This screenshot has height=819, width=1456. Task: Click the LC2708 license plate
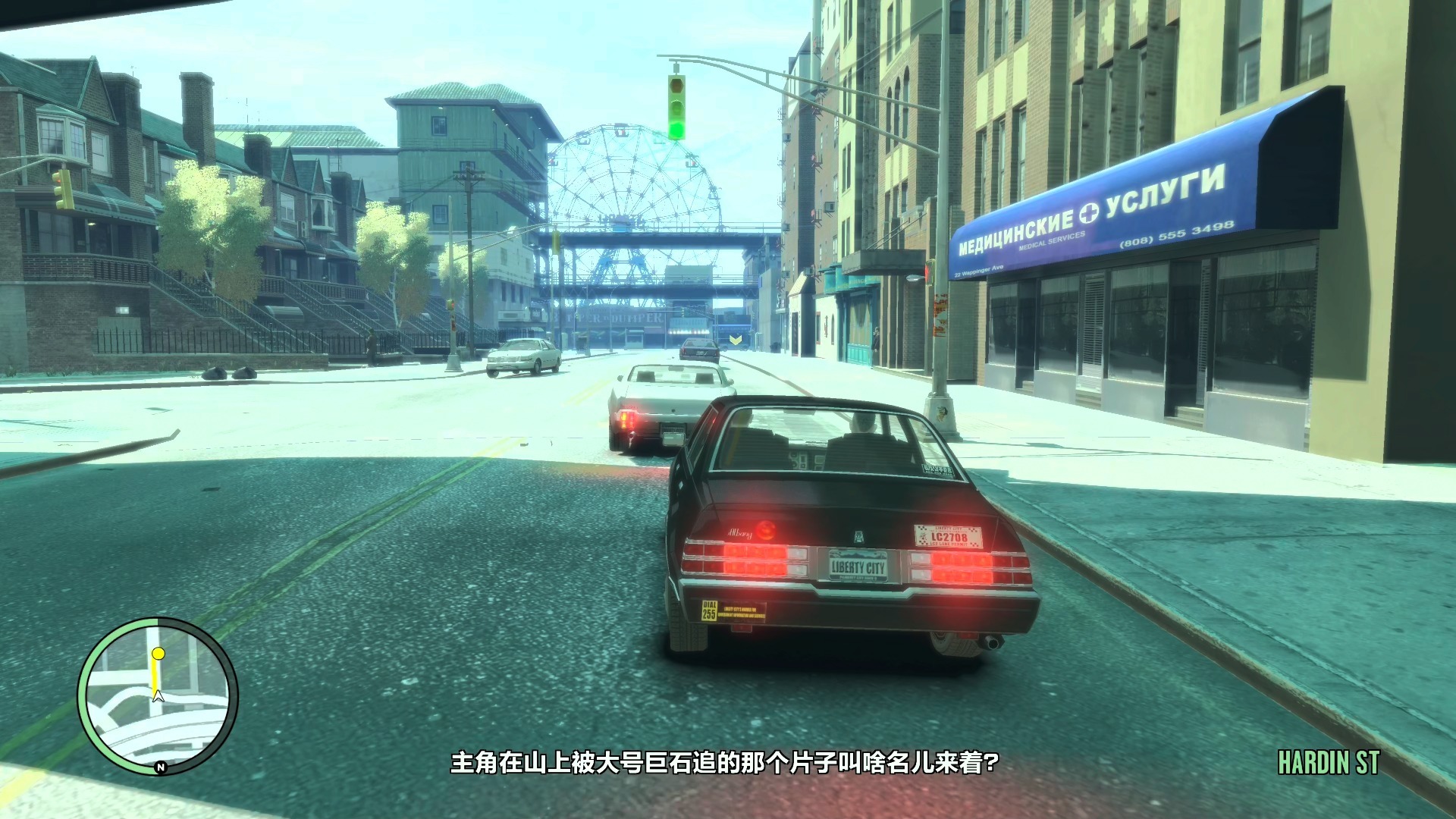[x=949, y=535]
